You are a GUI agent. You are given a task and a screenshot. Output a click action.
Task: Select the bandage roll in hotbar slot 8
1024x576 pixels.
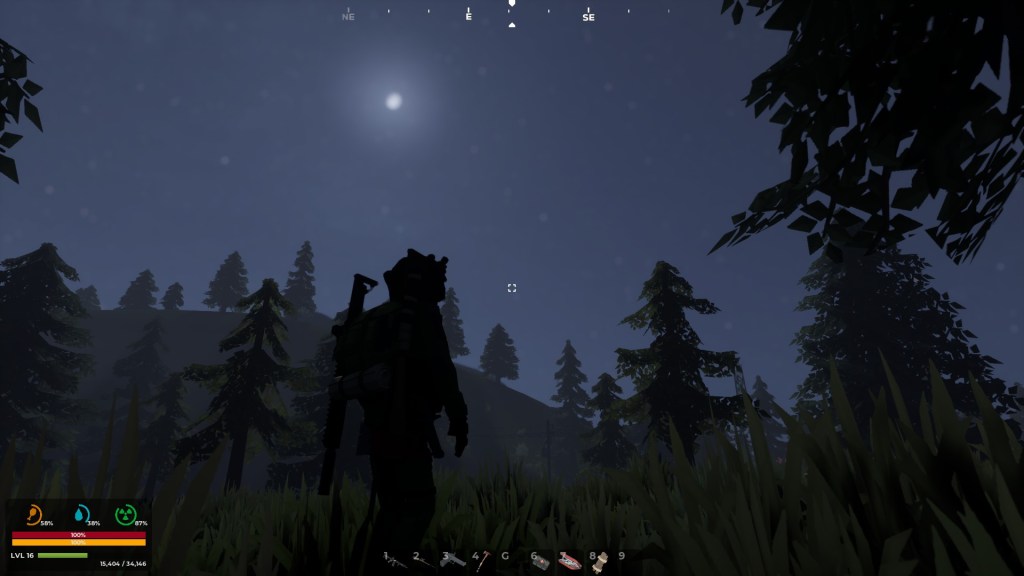tap(600, 561)
